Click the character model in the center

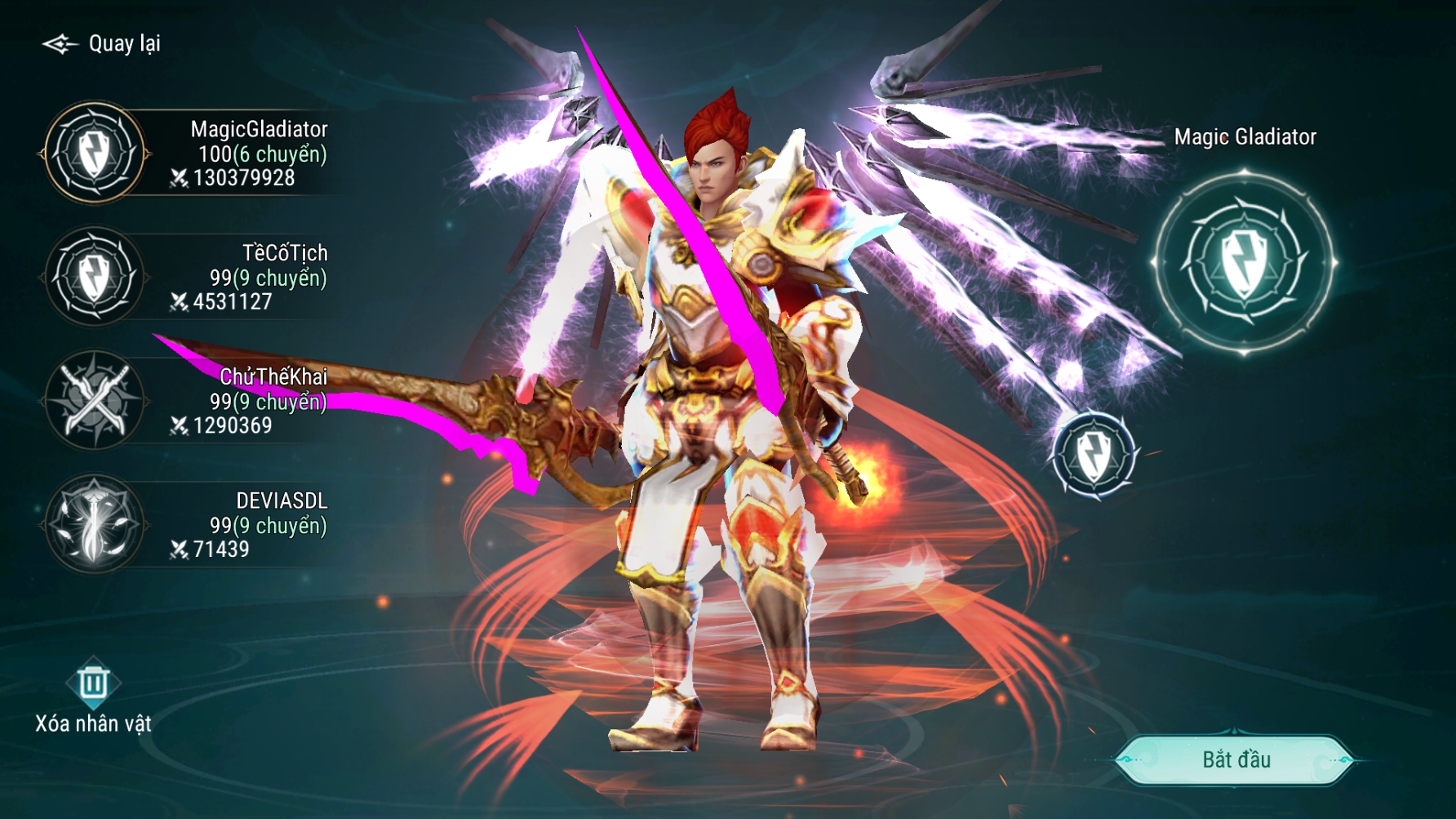pyautogui.click(x=726, y=408)
